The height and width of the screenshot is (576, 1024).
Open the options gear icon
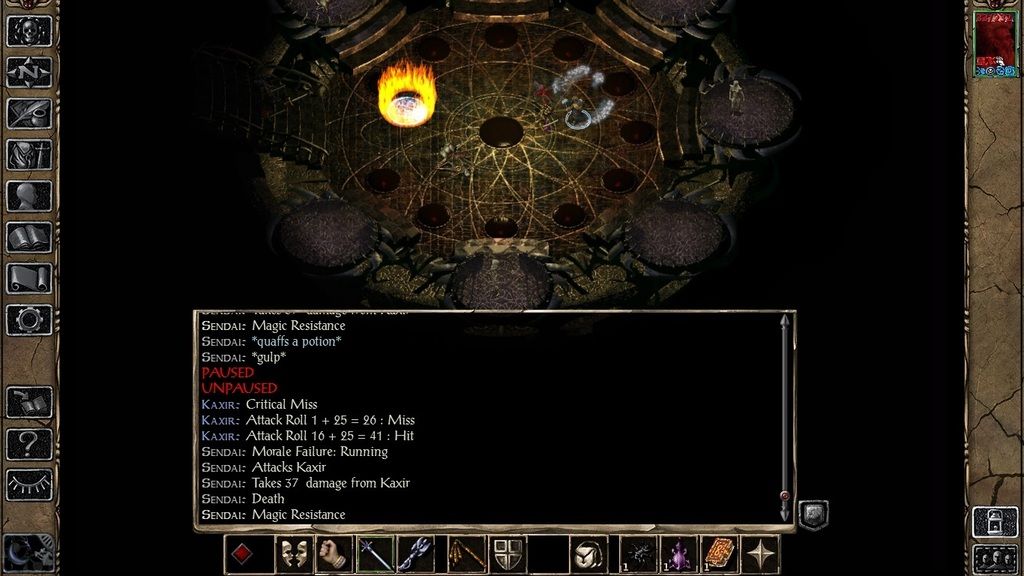pyautogui.click(x=29, y=319)
